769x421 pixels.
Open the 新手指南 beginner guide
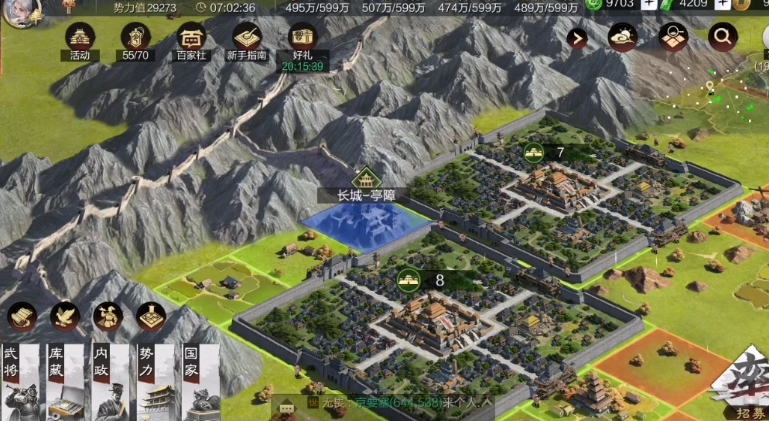(x=247, y=38)
